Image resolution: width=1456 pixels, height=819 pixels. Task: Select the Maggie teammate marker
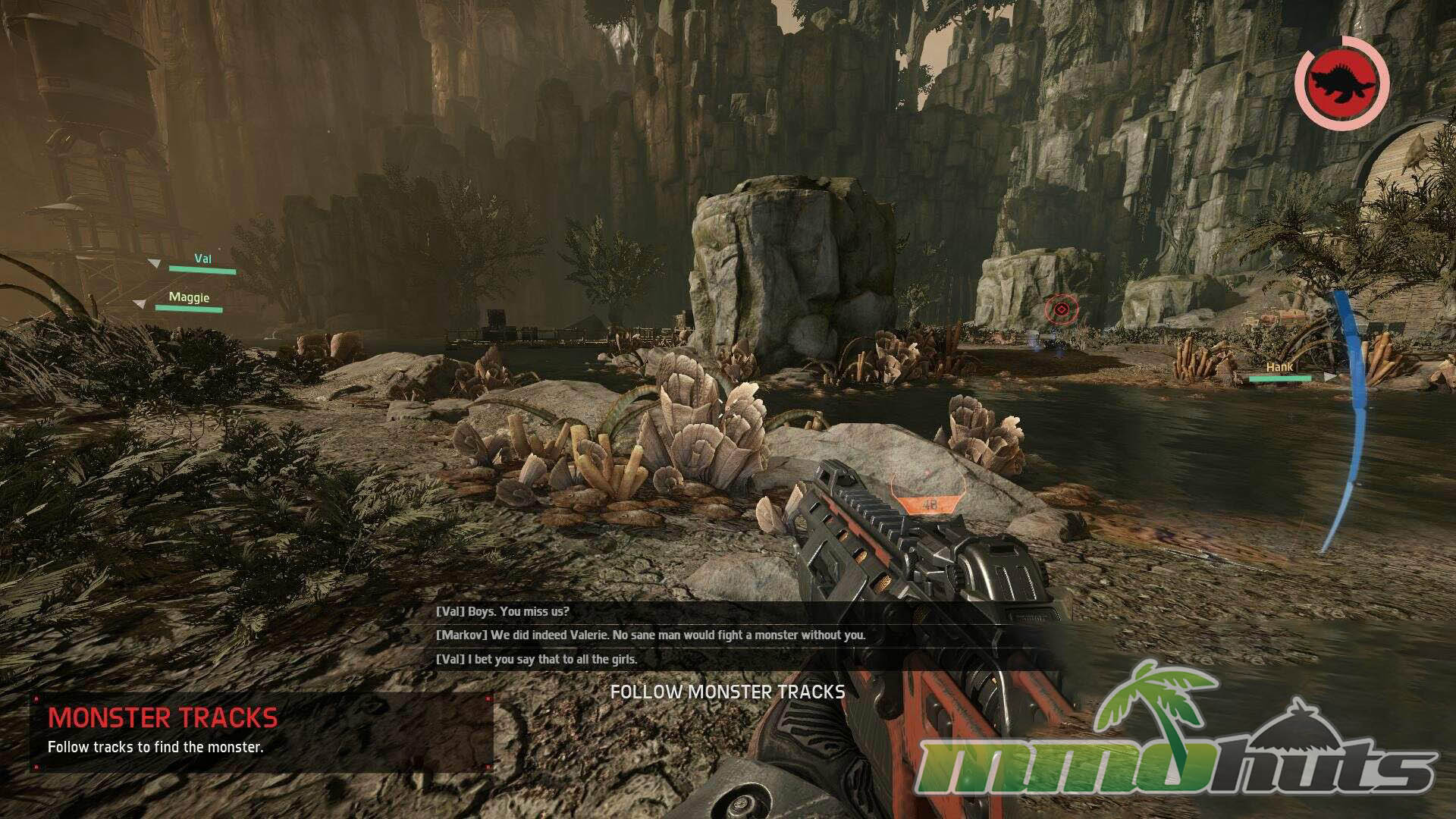point(188,300)
